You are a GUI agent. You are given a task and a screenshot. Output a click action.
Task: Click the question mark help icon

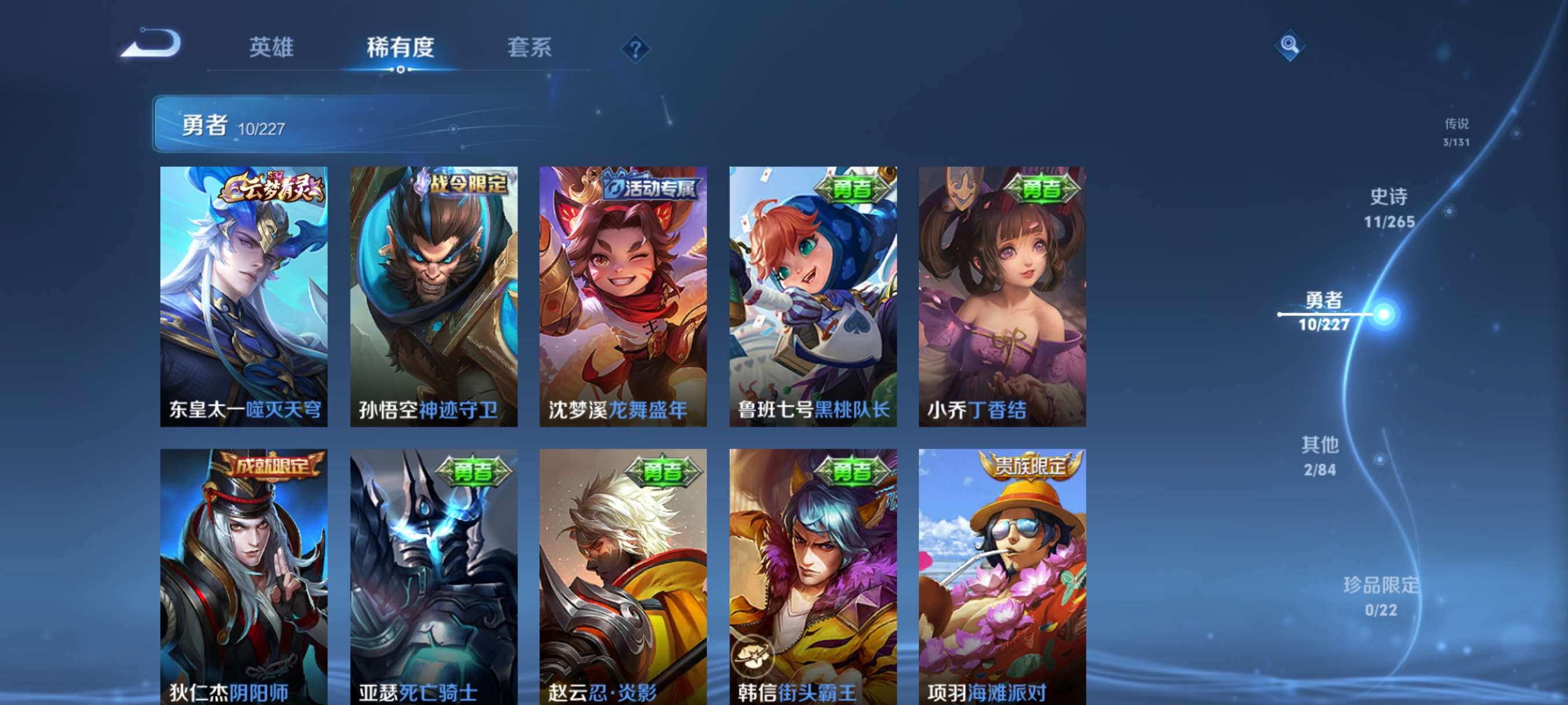(x=635, y=49)
